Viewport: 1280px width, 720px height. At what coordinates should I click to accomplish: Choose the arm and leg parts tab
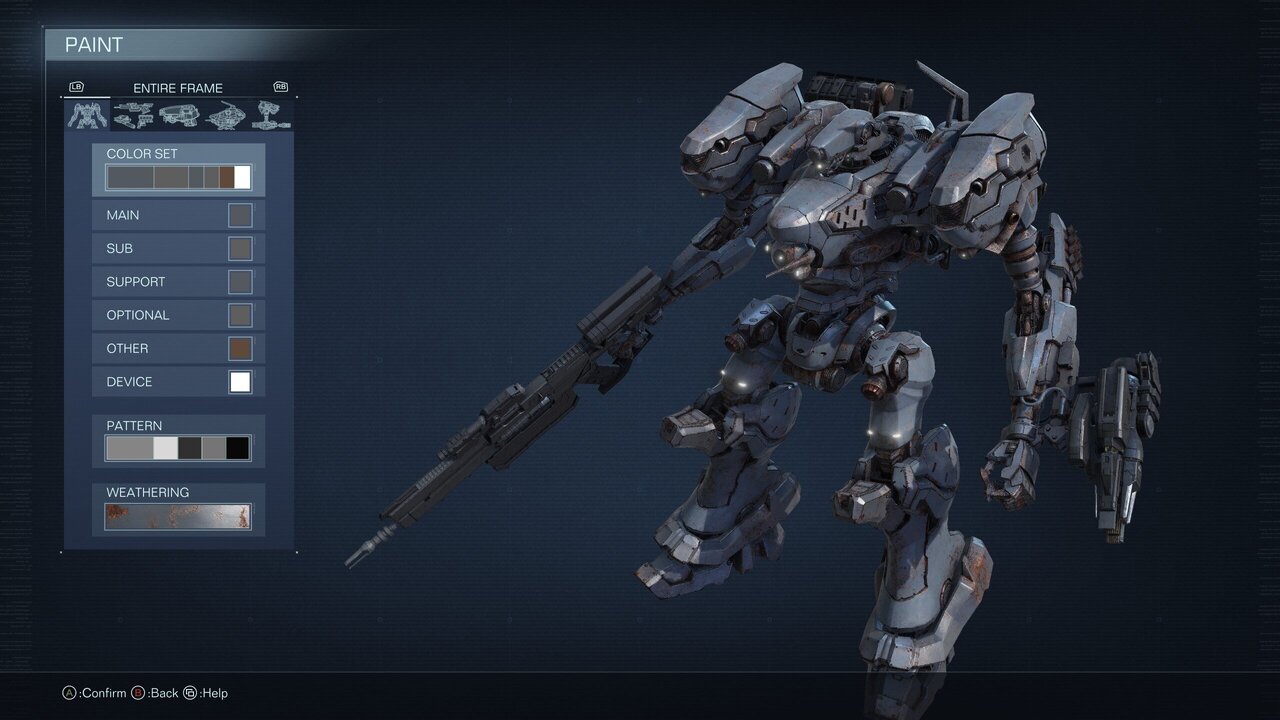point(272,115)
